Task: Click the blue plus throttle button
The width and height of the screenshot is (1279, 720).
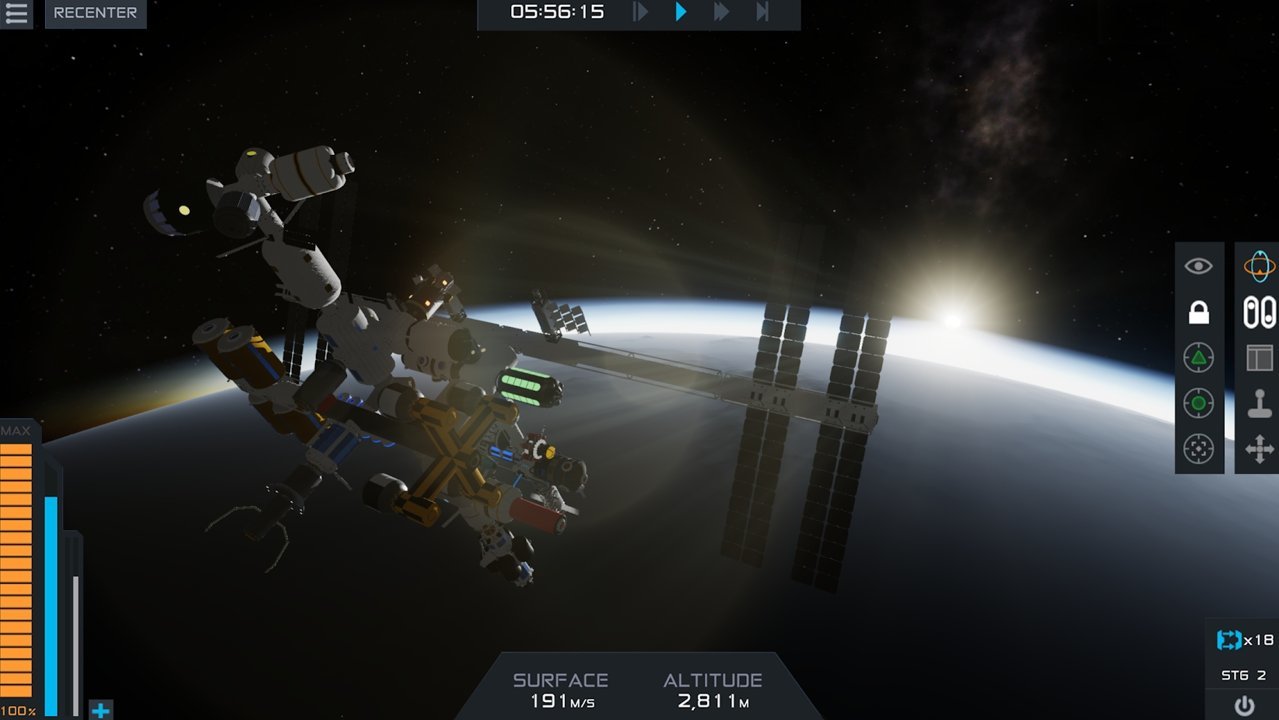Action: click(100, 710)
